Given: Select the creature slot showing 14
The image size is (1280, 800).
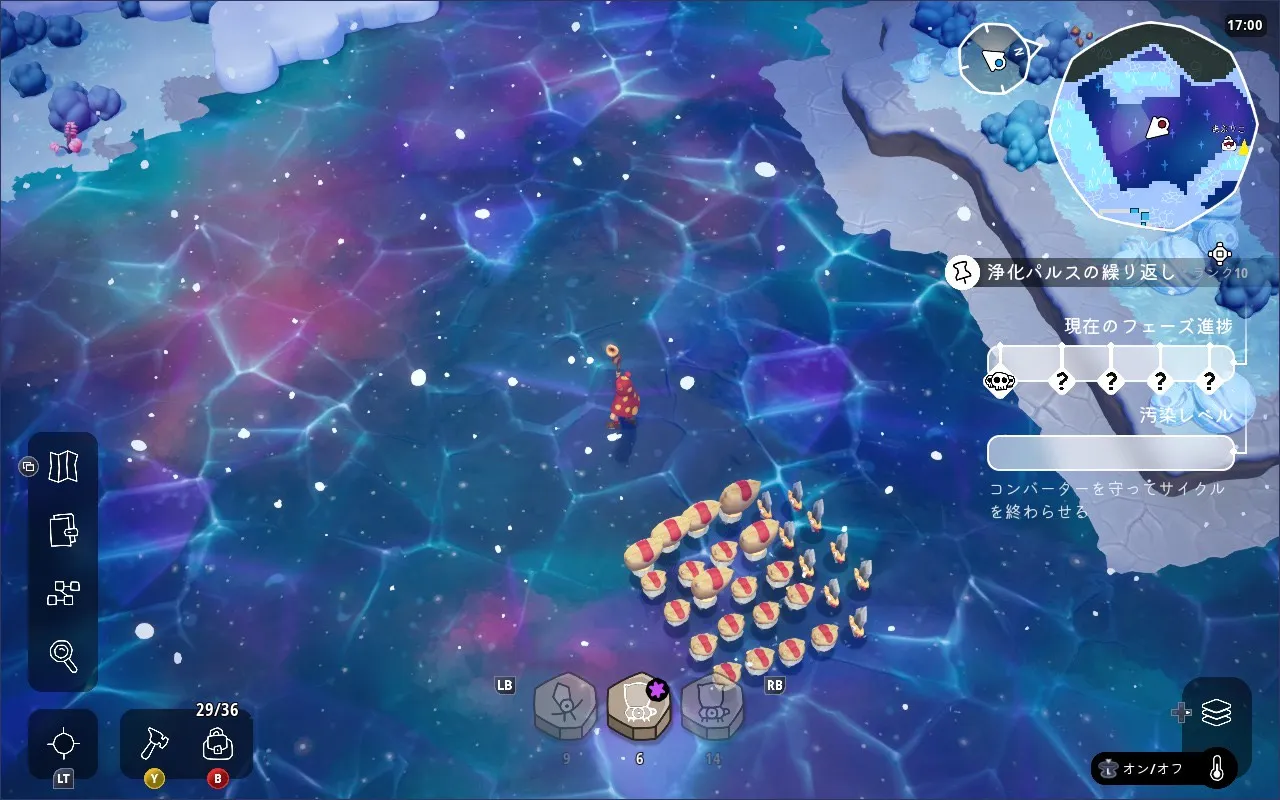Looking at the screenshot, I should (712, 707).
